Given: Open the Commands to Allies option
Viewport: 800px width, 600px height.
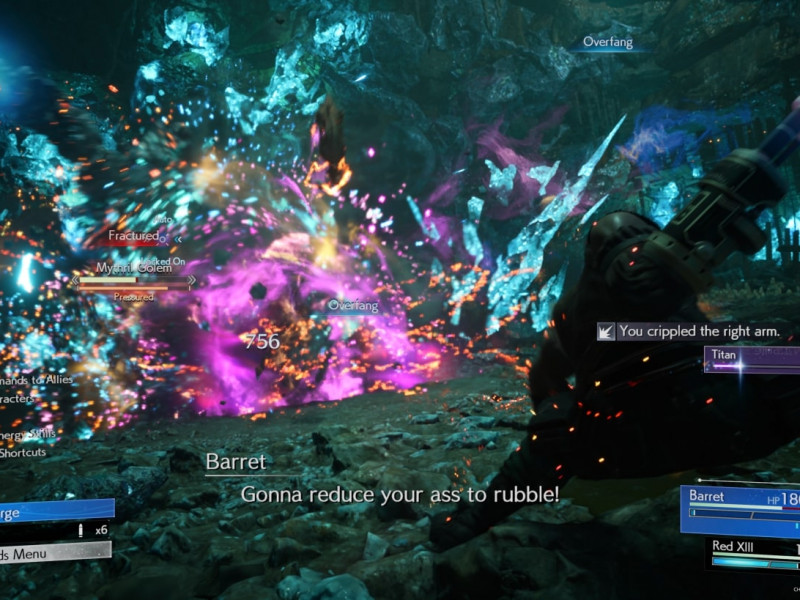Looking at the screenshot, I should pyautogui.click(x=36, y=380).
